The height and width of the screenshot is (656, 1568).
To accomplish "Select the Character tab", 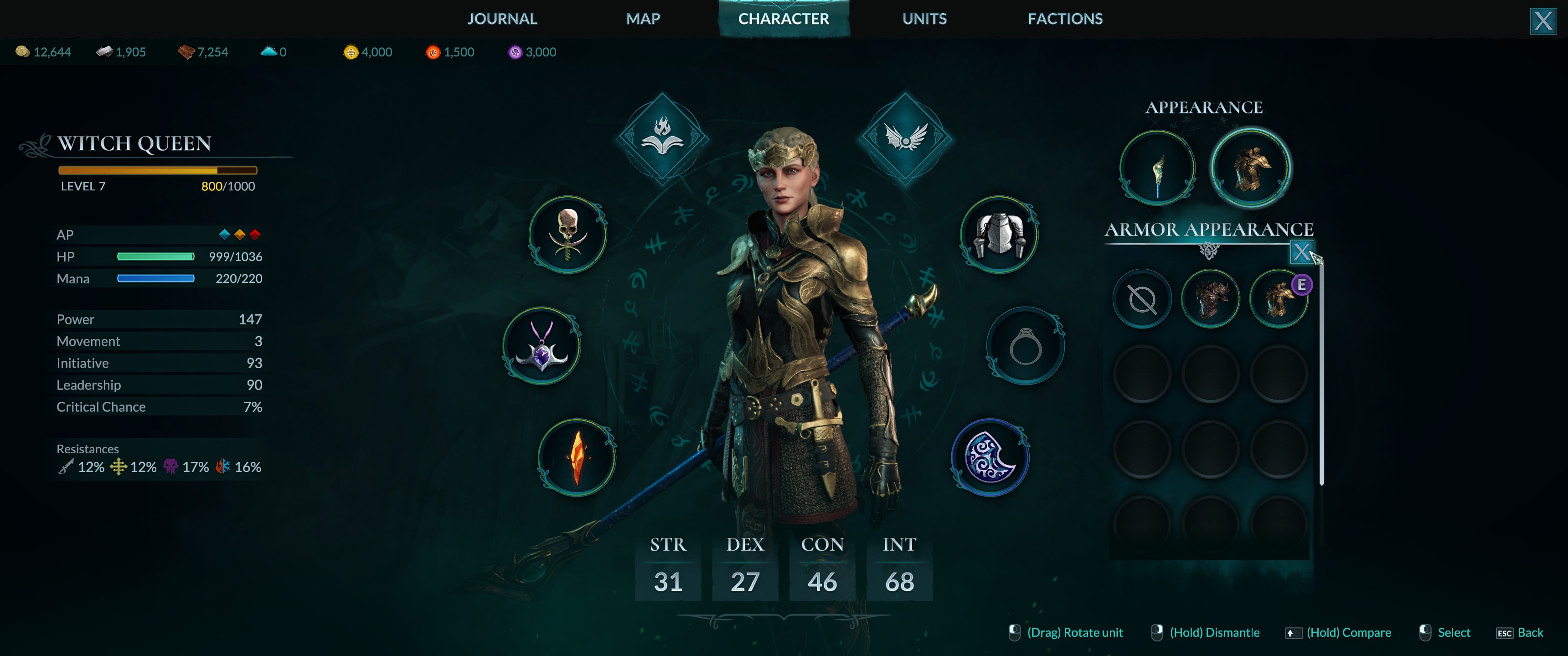I will [784, 19].
